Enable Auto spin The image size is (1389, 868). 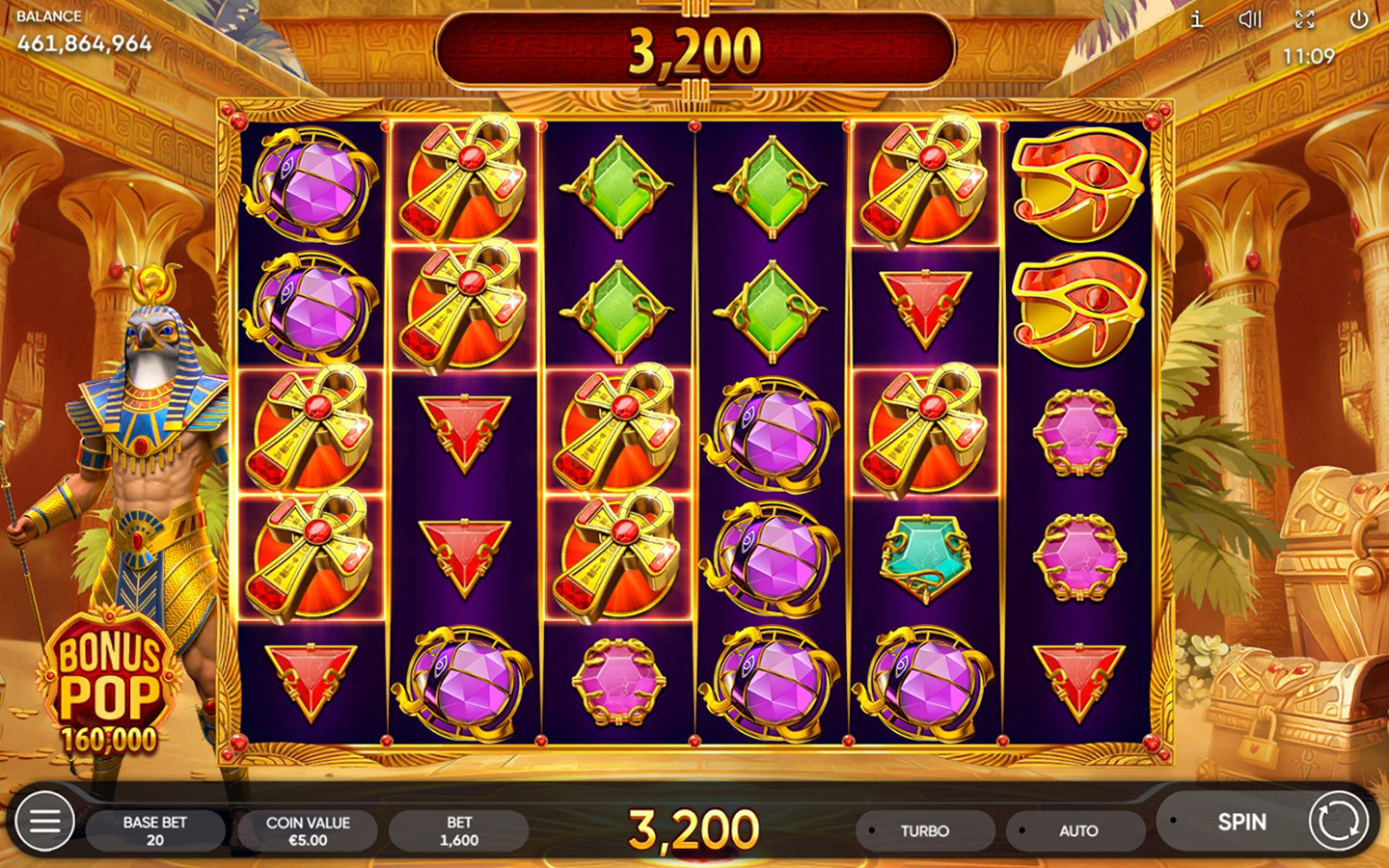[x=1076, y=830]
